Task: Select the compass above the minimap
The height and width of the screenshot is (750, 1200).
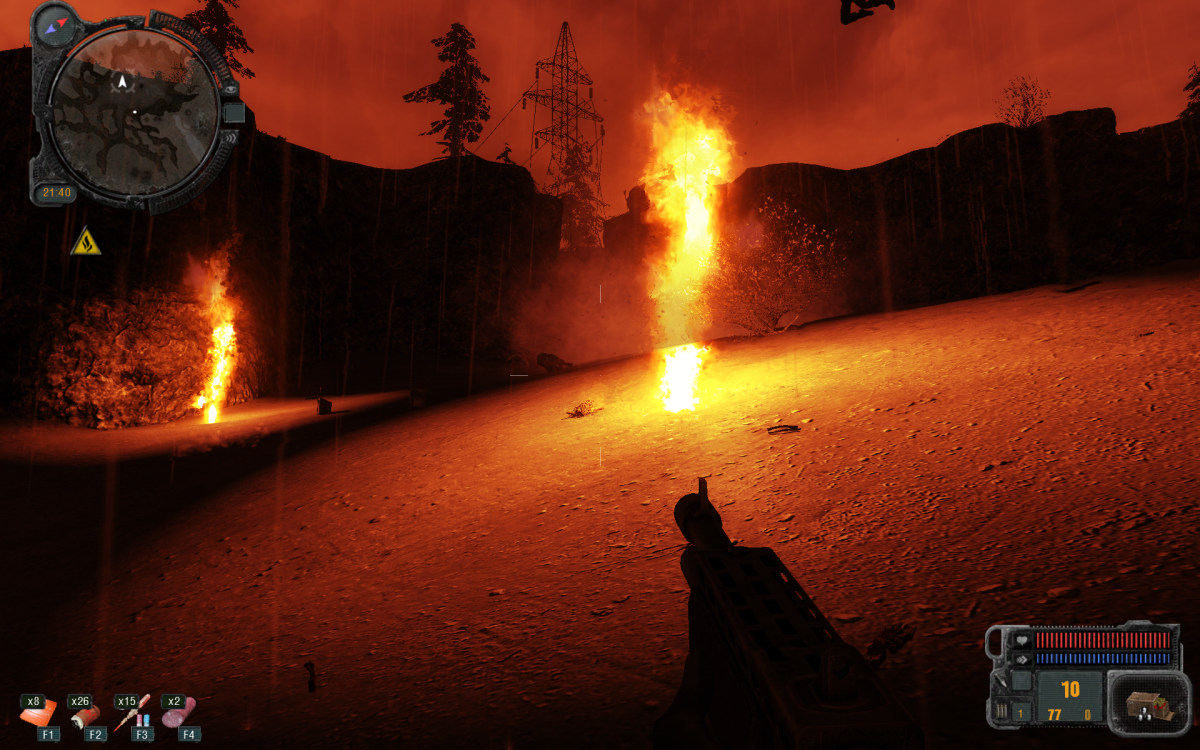Action: 56,22
